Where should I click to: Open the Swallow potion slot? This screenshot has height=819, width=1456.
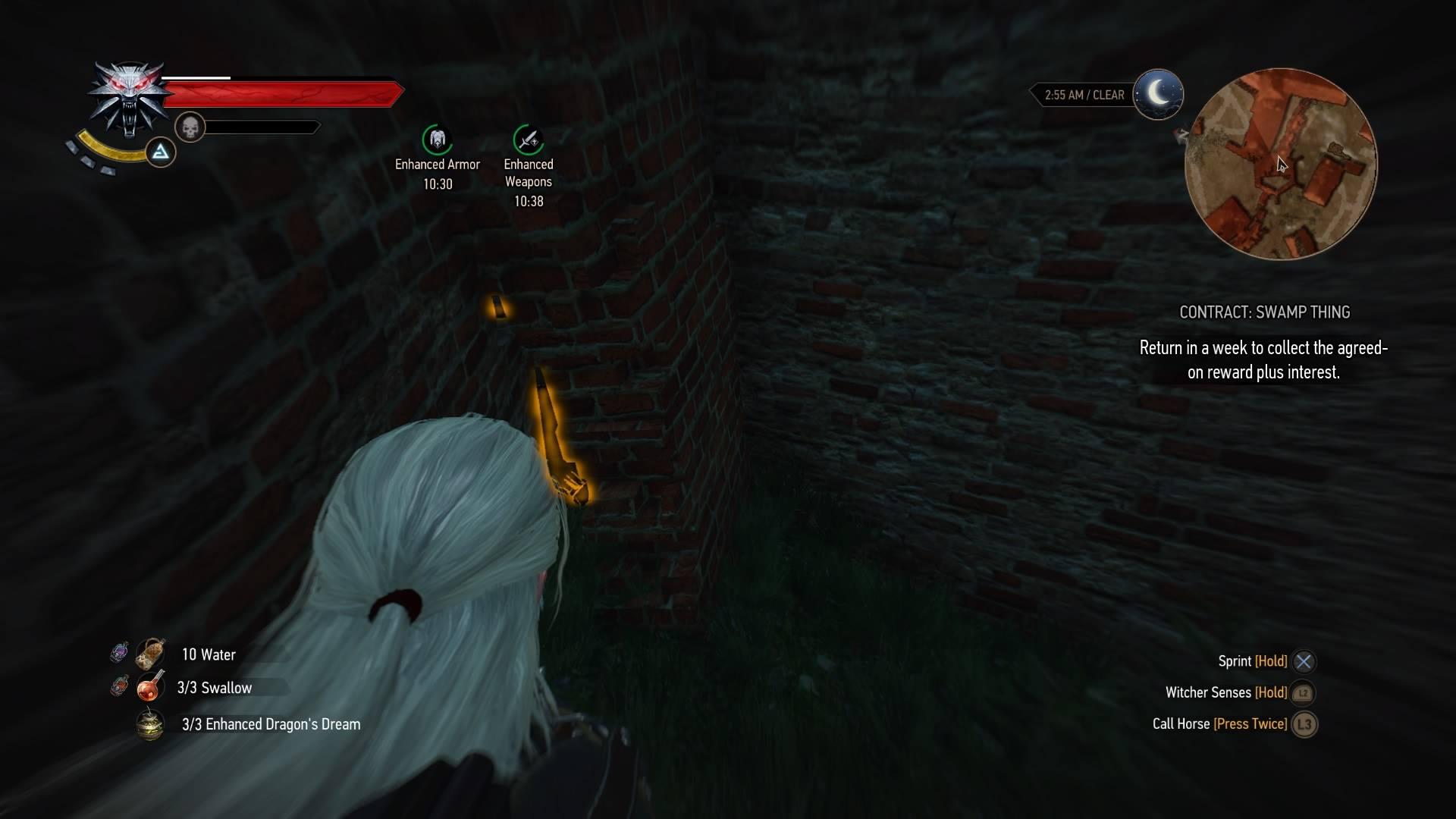pos(150,687)
